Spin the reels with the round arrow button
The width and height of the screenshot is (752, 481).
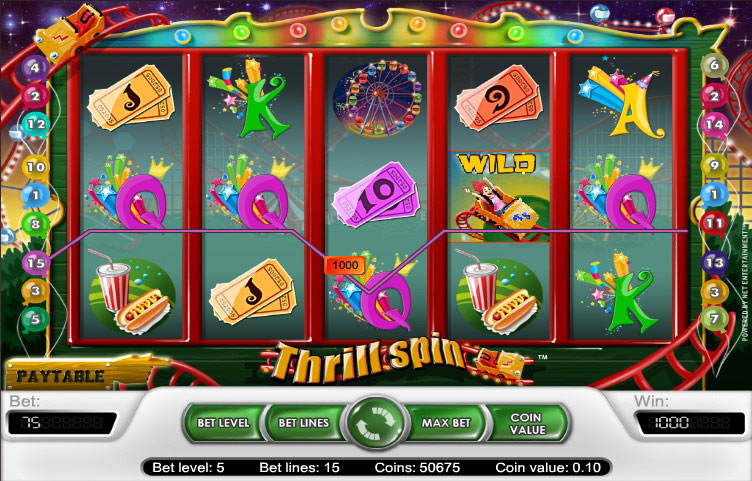point(375,424)
